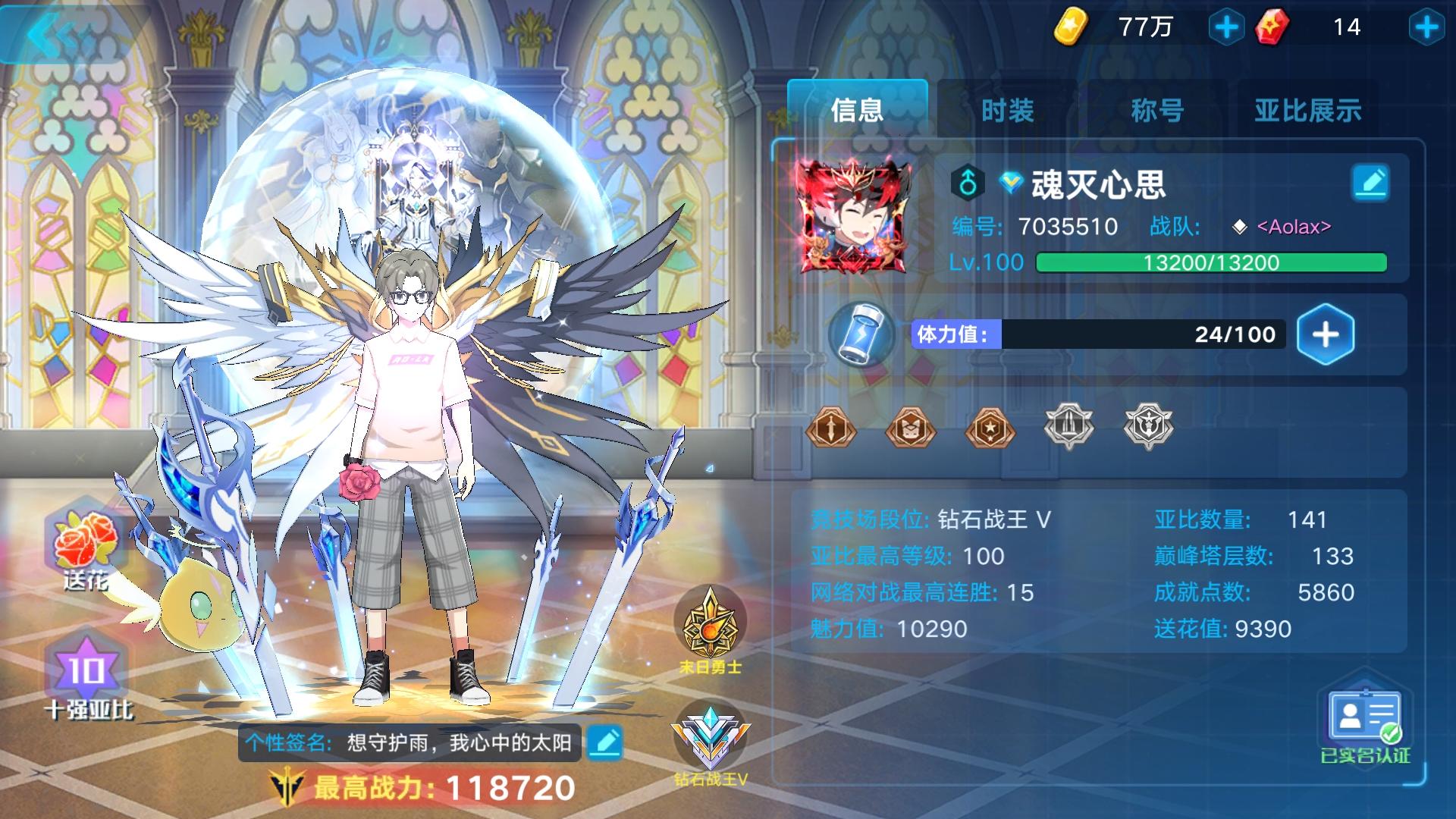
Task: Click the plus to buy more diamonds
Action: coord(1429,25)
